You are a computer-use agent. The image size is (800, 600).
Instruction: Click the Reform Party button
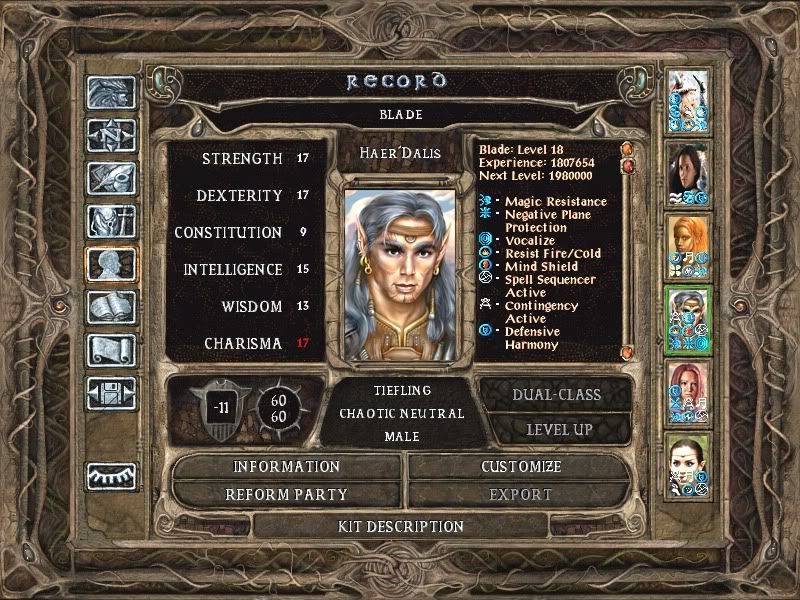point(287,494)
